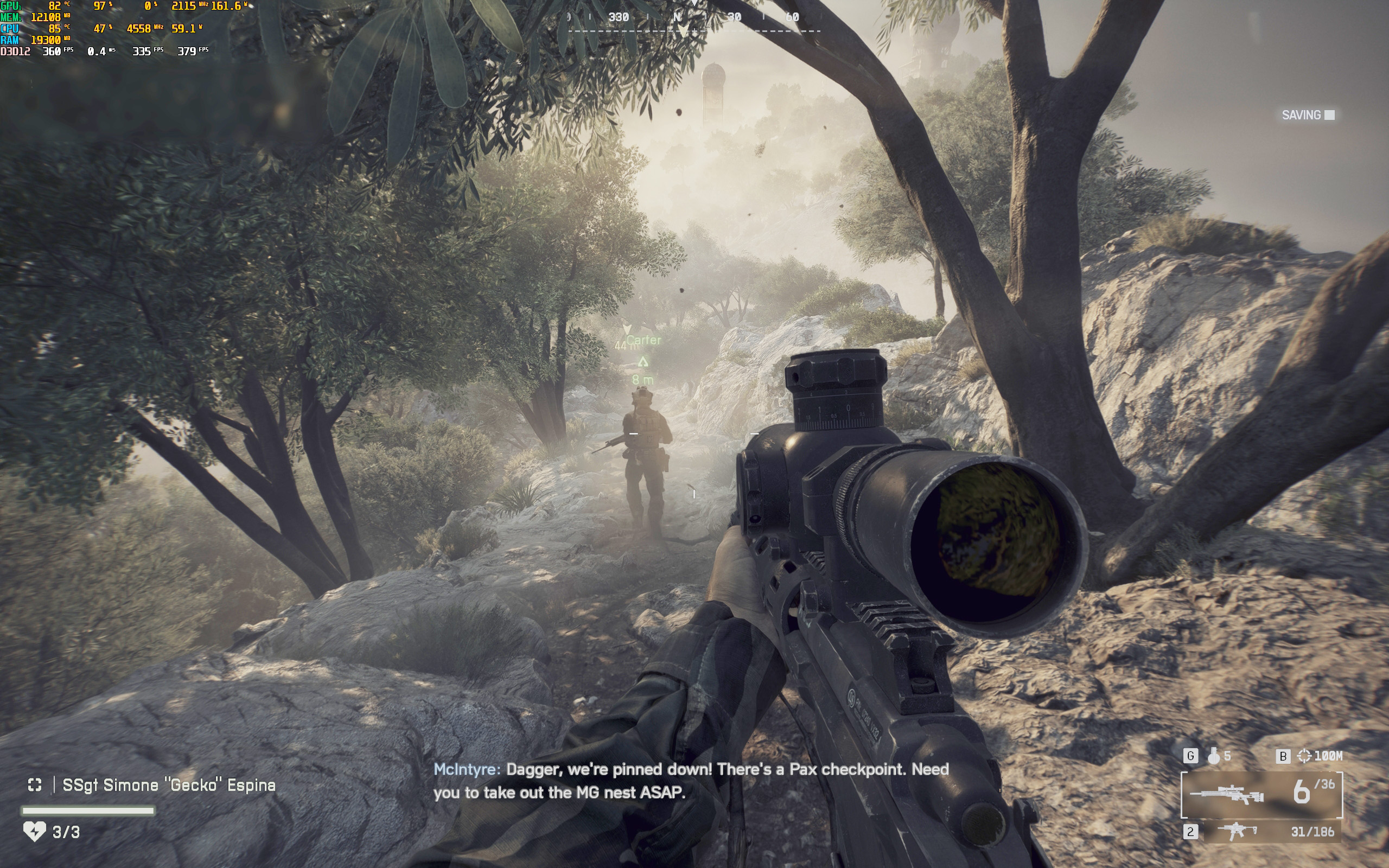The image size is (1389, 868).
Task: Click the objective waypoint arrow marker
Action: 627,329
